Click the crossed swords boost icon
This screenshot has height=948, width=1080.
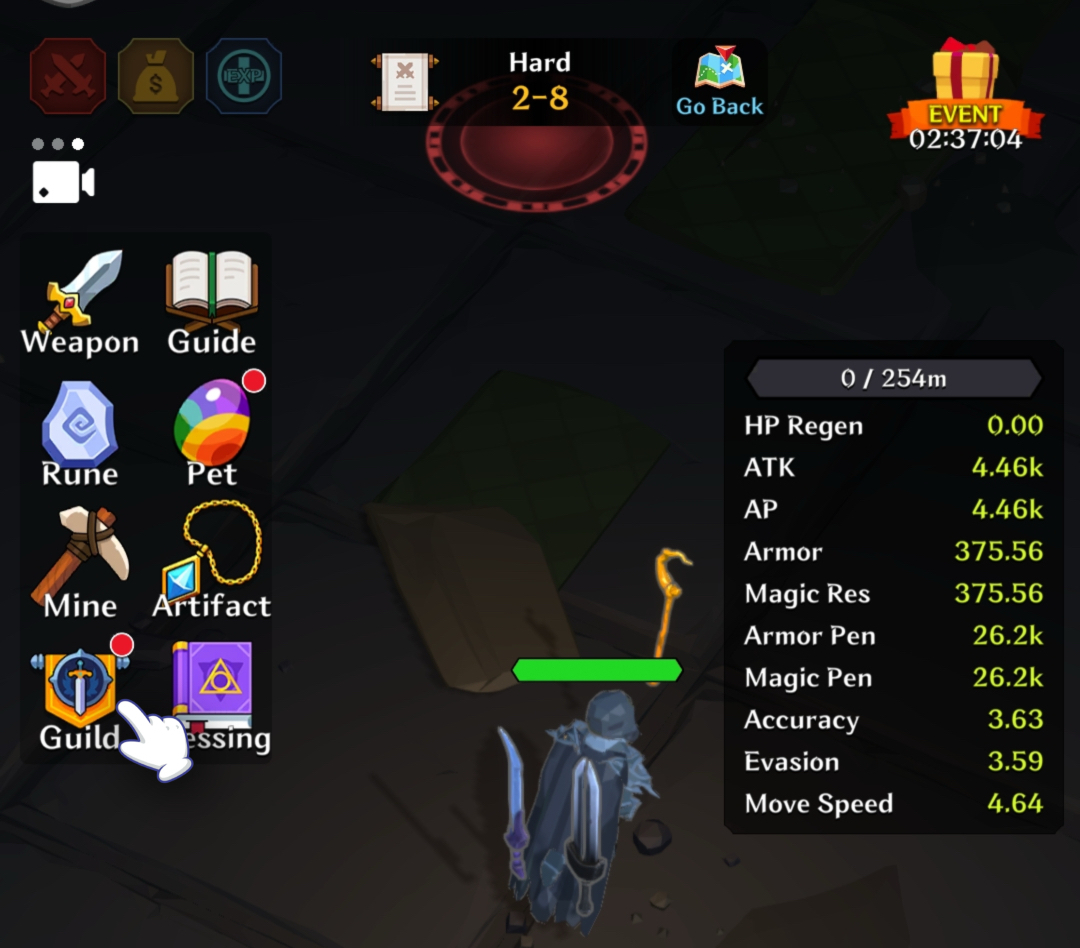coord(68,76)
